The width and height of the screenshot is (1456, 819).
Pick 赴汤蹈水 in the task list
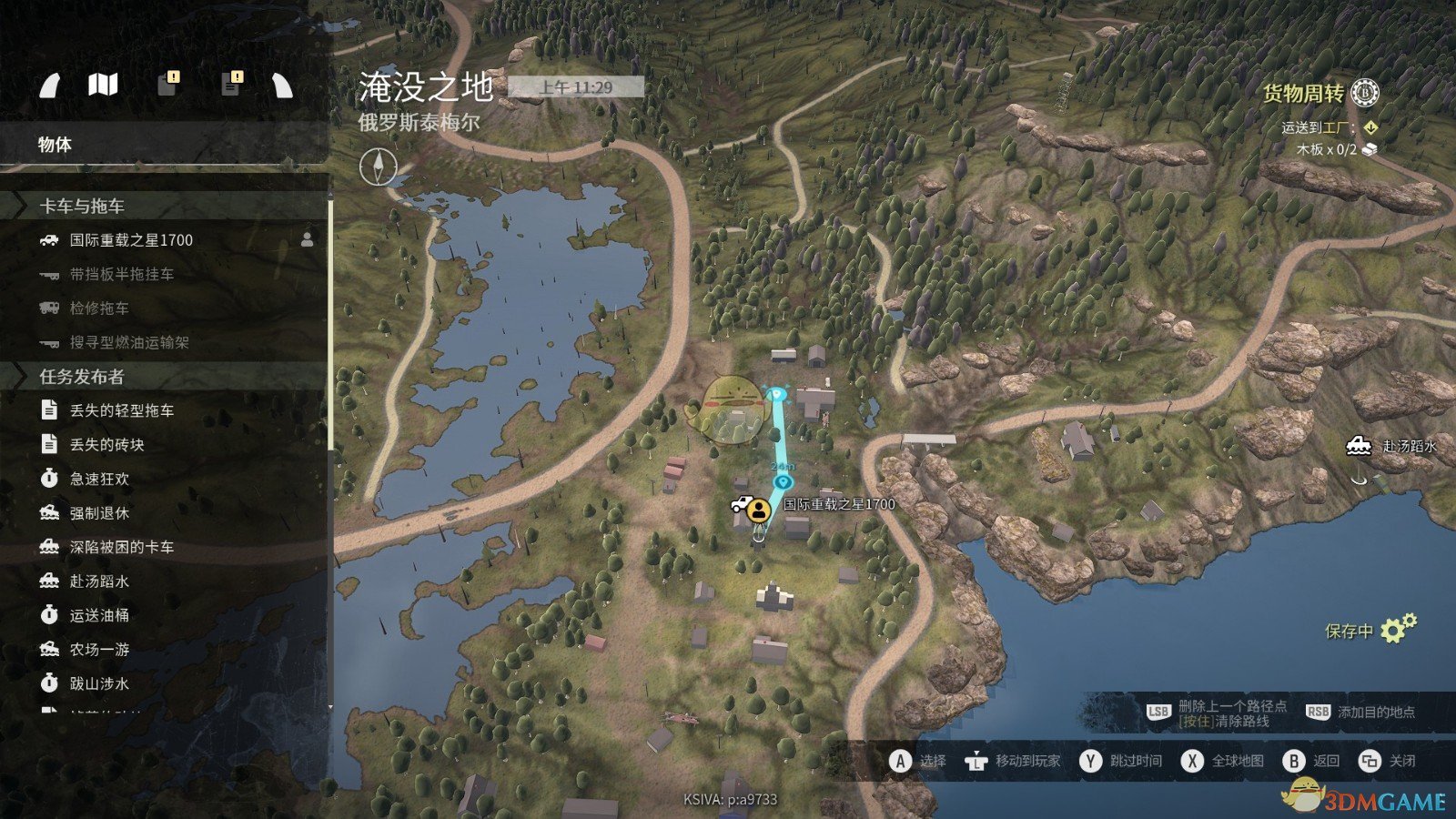(x=99, y=581)
